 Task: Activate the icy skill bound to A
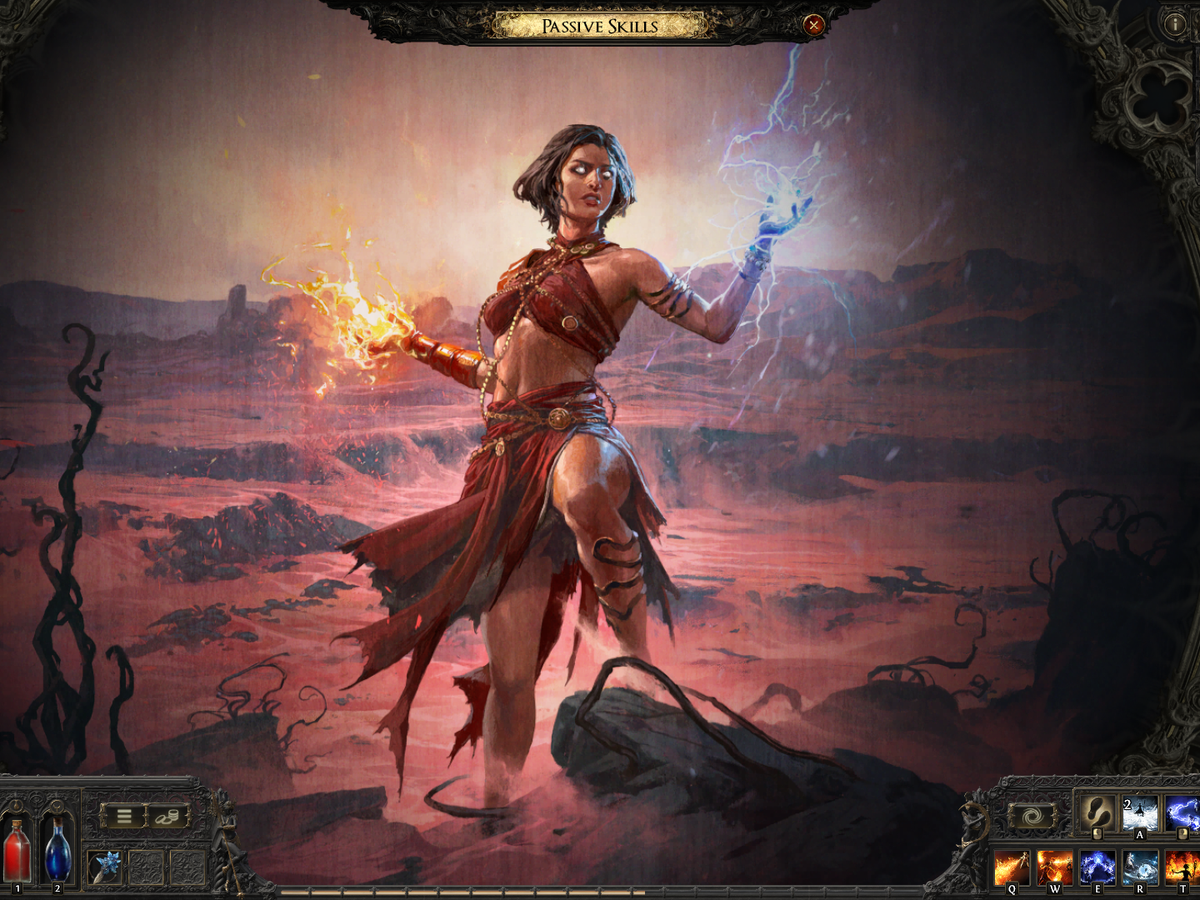[x=1139, y=813]
